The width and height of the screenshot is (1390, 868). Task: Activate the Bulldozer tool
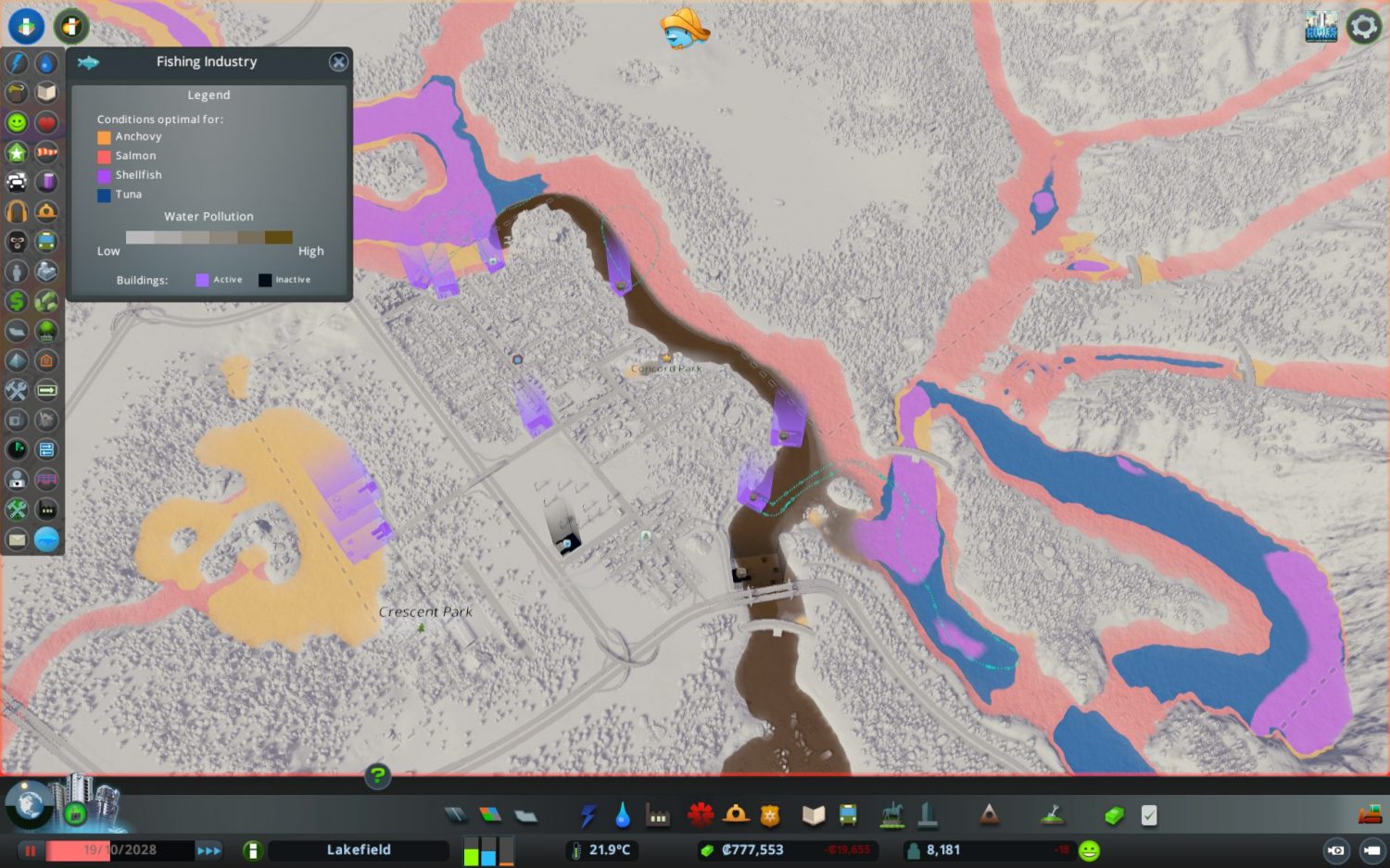point(1370,815)
